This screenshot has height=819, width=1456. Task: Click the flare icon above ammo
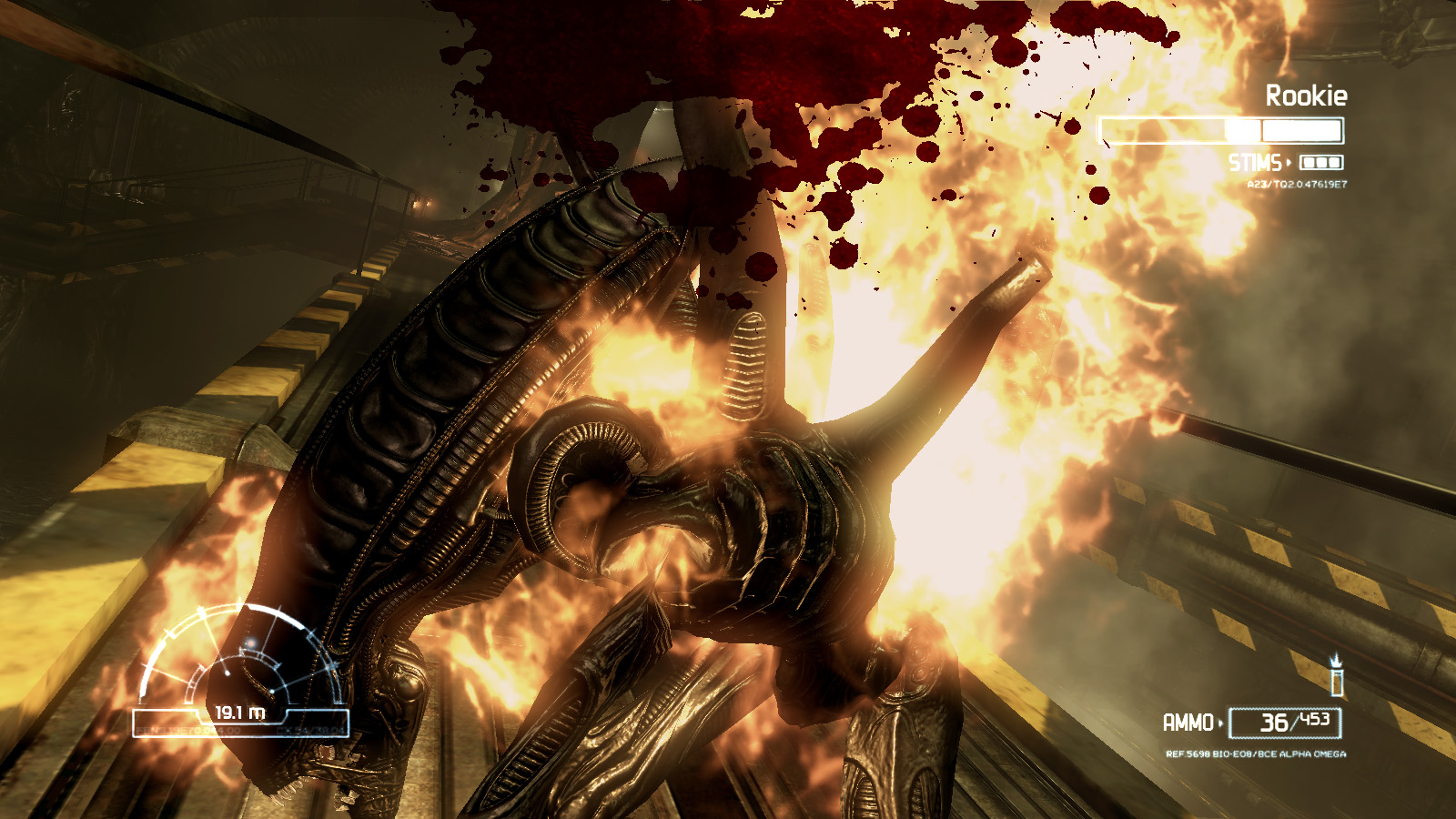coord(1336,676)
